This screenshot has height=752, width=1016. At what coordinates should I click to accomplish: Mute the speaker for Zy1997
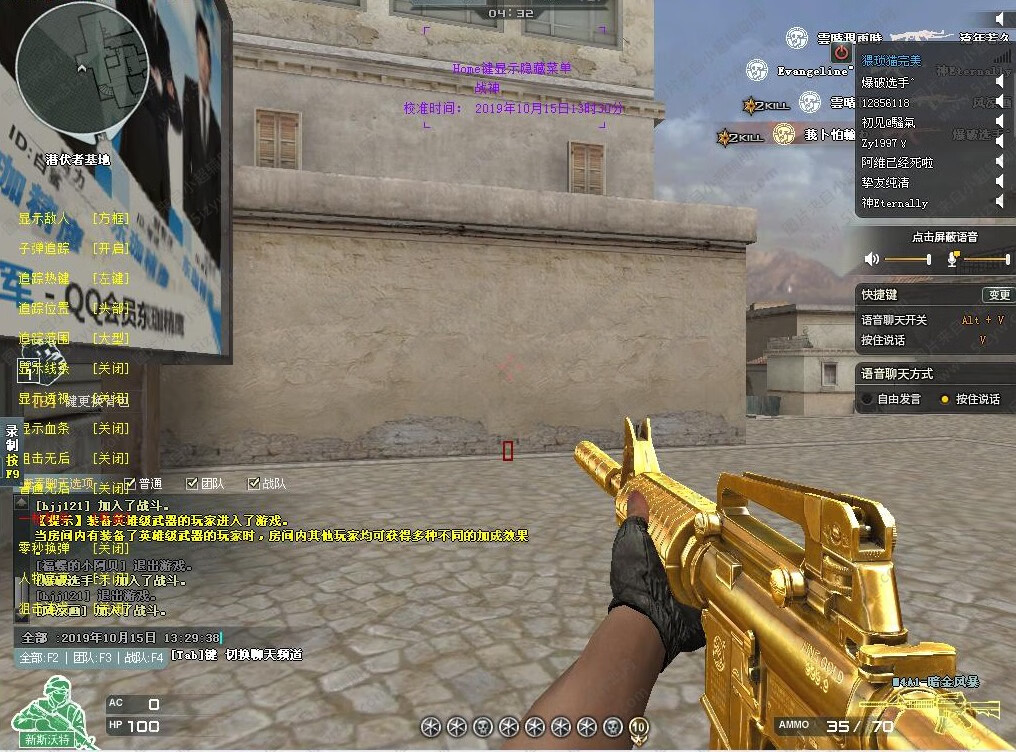(x=999, y=142)
